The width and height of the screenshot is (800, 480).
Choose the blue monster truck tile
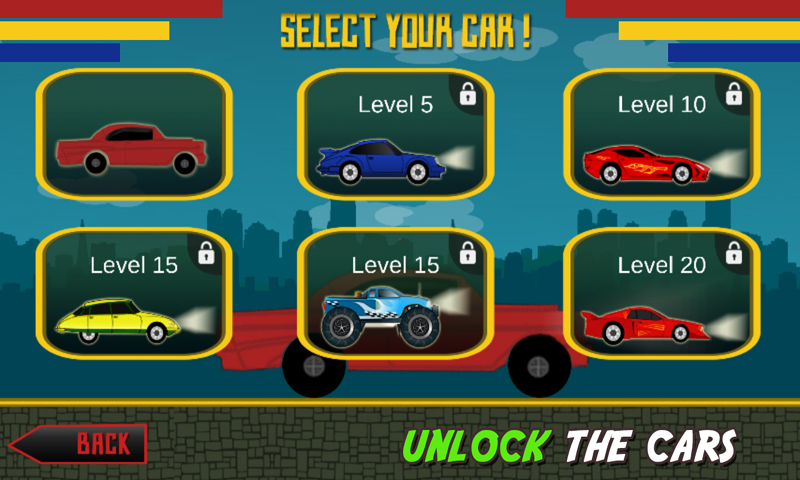pos(396,294)
